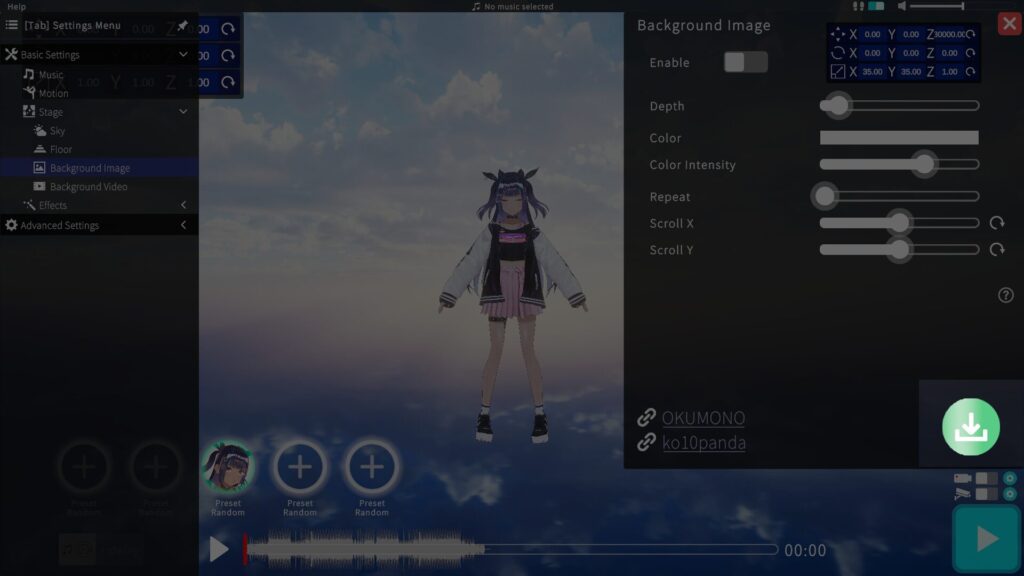This screenshot has width=1024, height=576.
Task: Open the OKUMONO link
Action: (703, 418)
